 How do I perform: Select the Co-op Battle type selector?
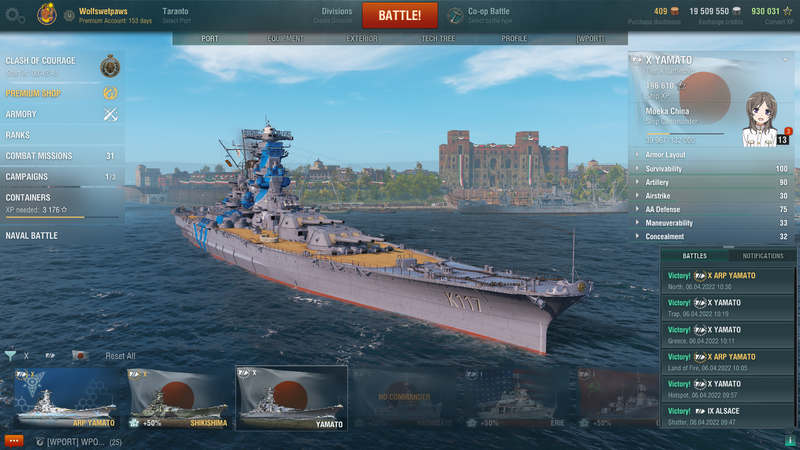[489, 15]
